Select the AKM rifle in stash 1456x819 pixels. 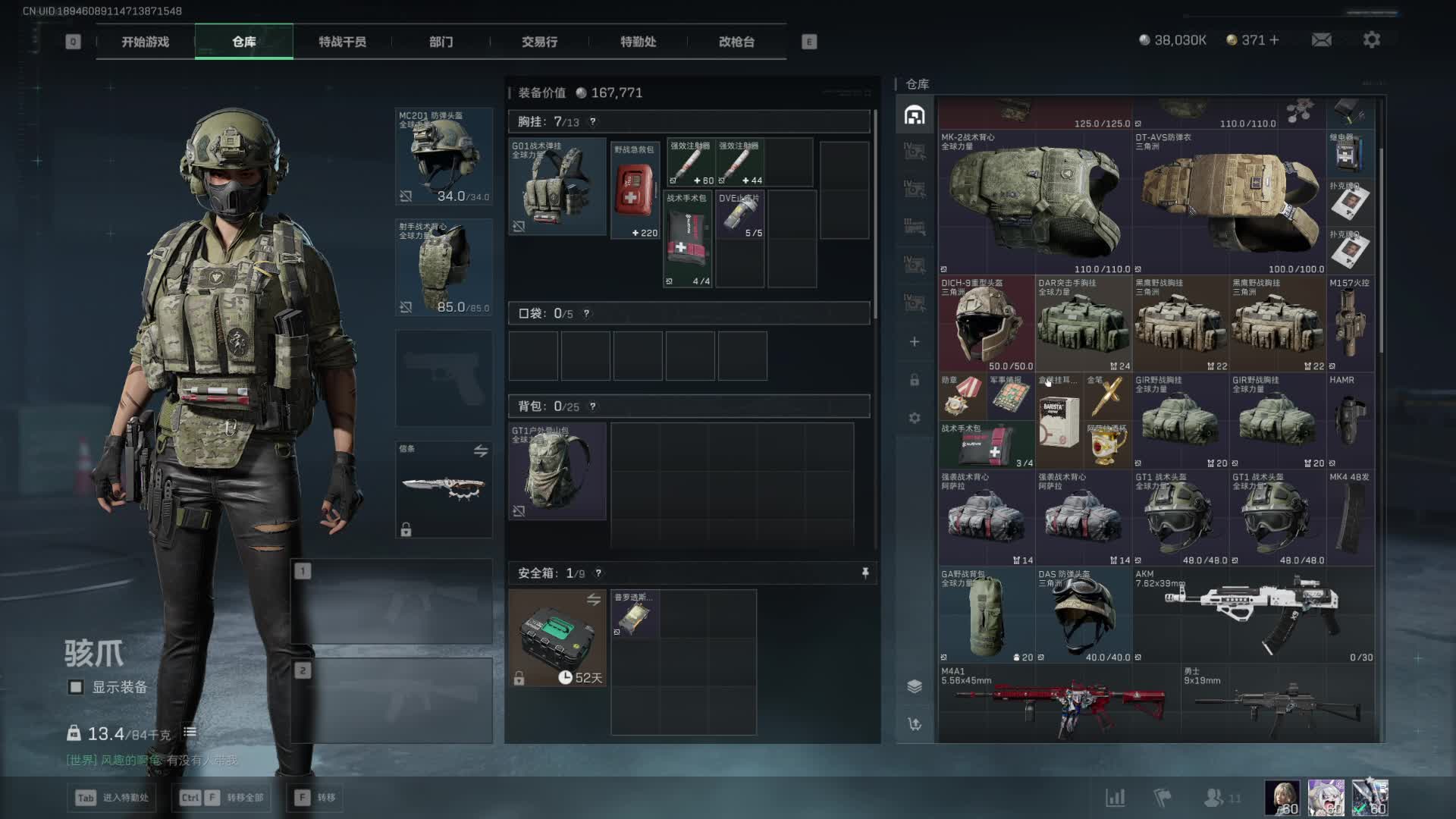(x=1253, y=614)
